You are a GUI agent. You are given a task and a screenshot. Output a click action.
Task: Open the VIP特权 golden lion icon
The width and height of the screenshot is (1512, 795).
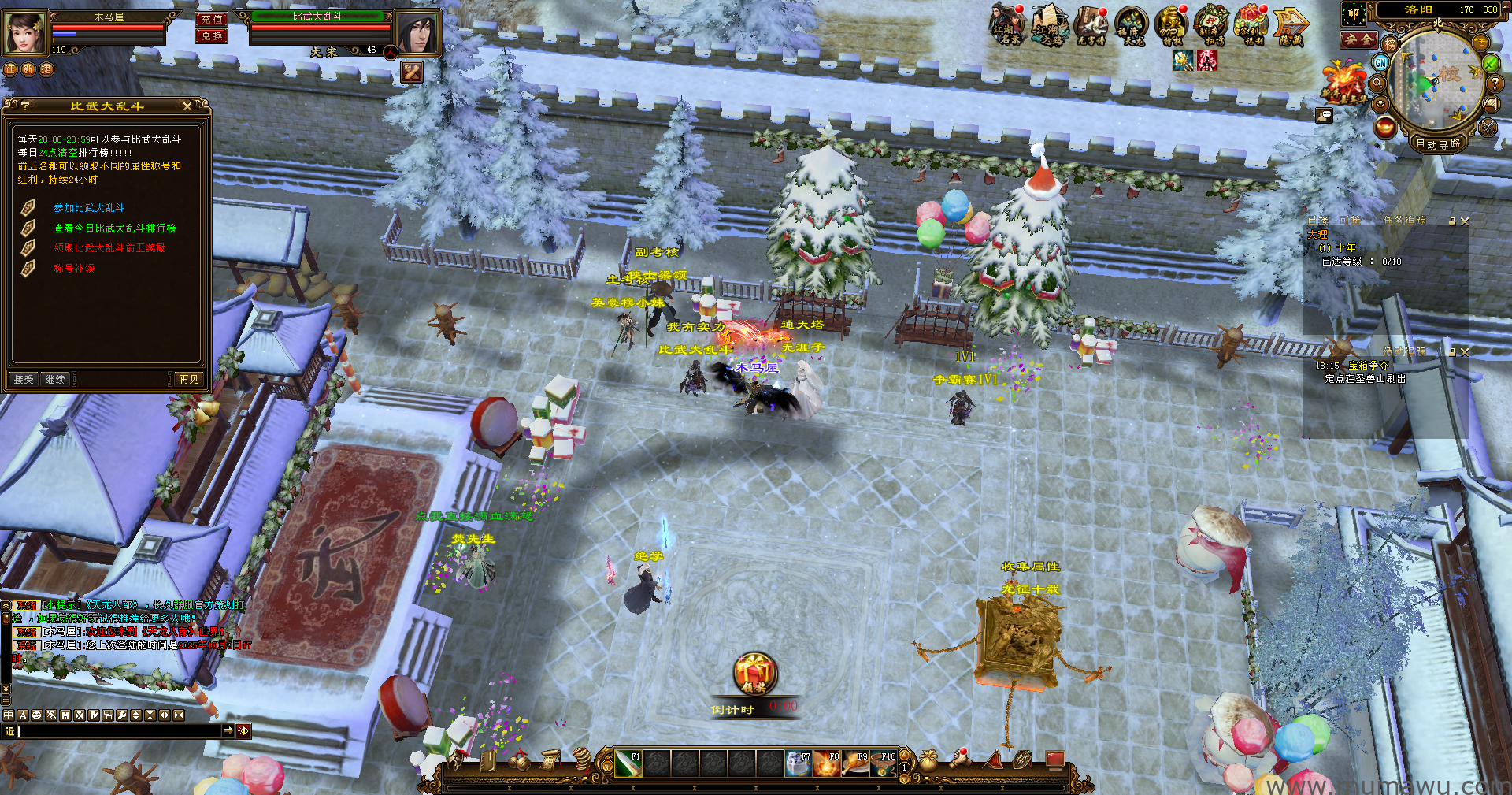(x=1170, y=25)
